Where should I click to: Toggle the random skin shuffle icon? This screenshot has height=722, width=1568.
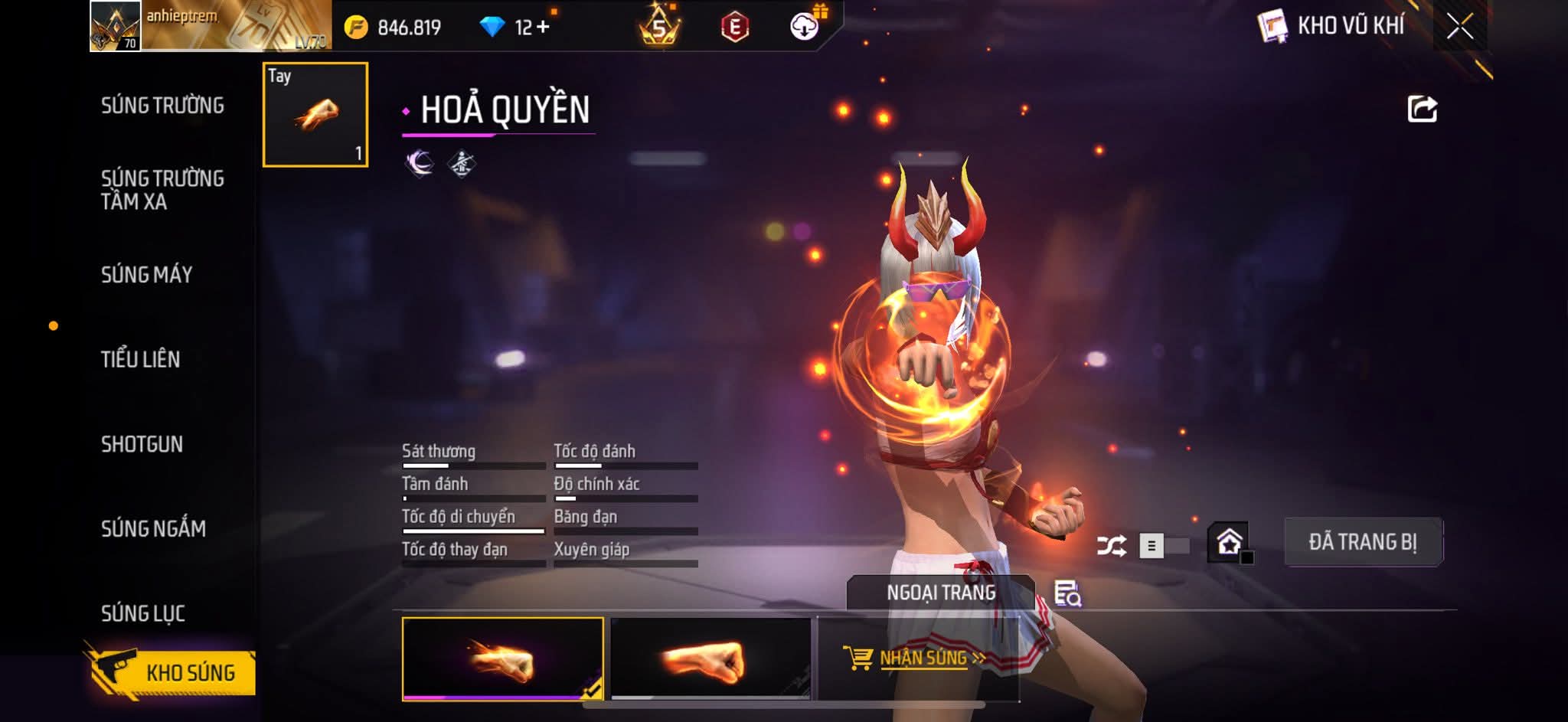tap(1111, 546)
